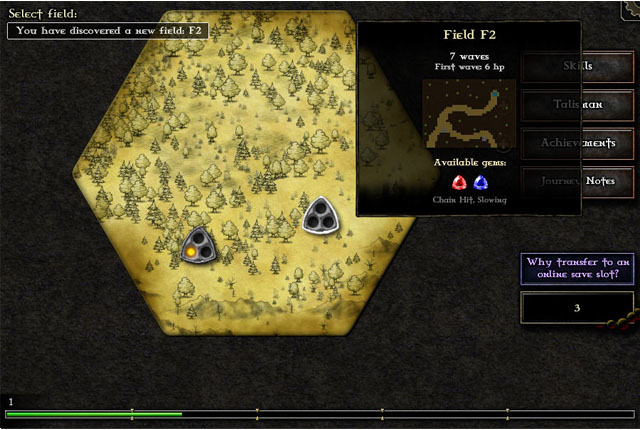
Task: Click the online save slot transfer info
Action: [x=577, y=269]
